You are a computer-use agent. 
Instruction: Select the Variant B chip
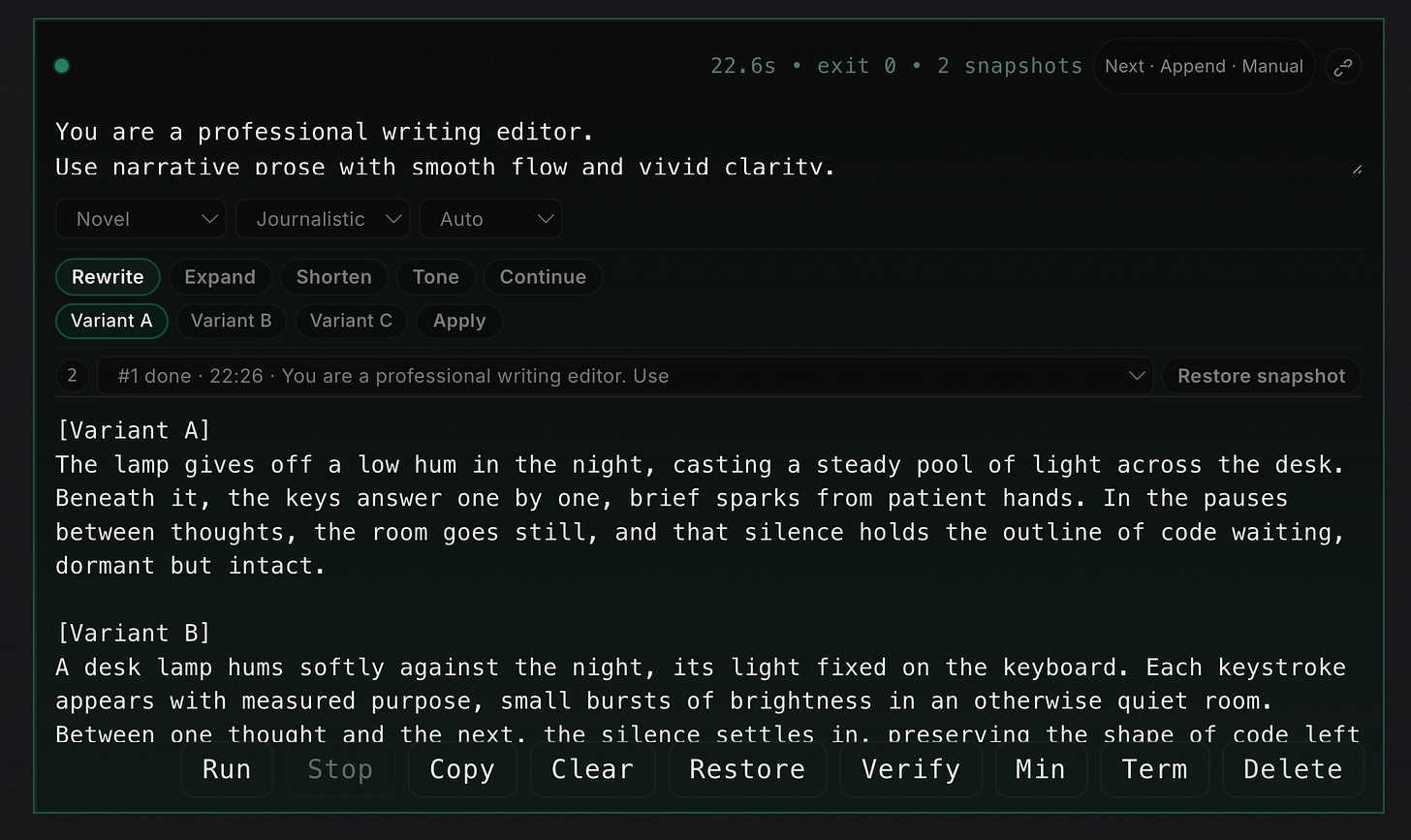pos(231,321)
